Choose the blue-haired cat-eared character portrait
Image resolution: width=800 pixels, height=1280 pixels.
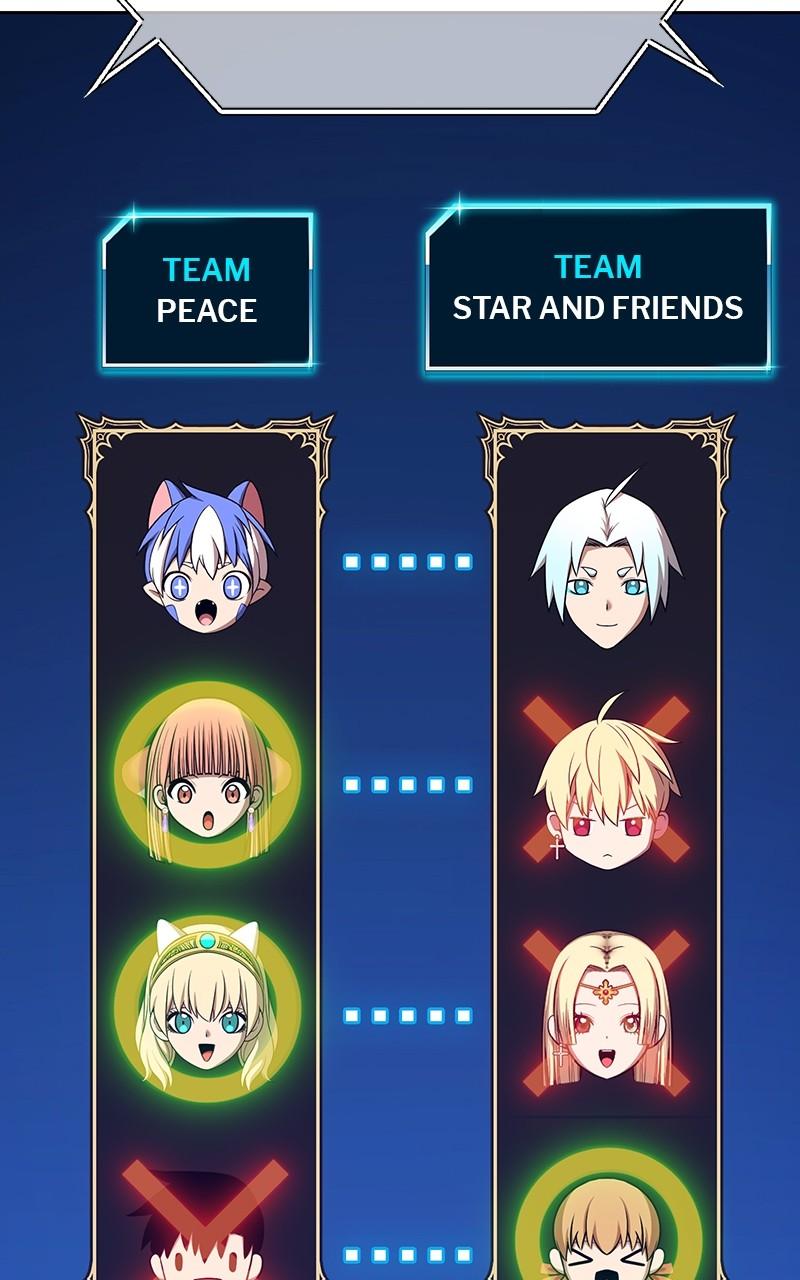[206, 557]
